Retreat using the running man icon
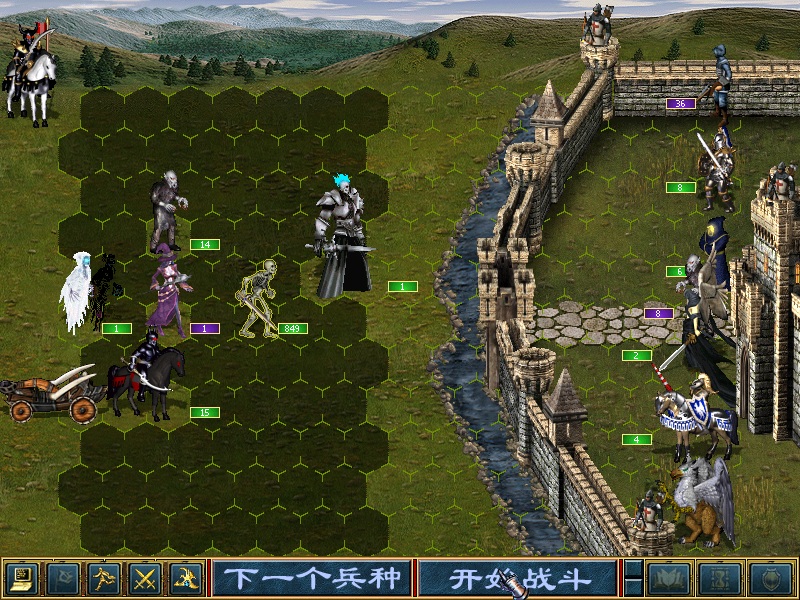The height and width of the screenshot is (600, 800). pyautogui.click(x=104, y=577)
